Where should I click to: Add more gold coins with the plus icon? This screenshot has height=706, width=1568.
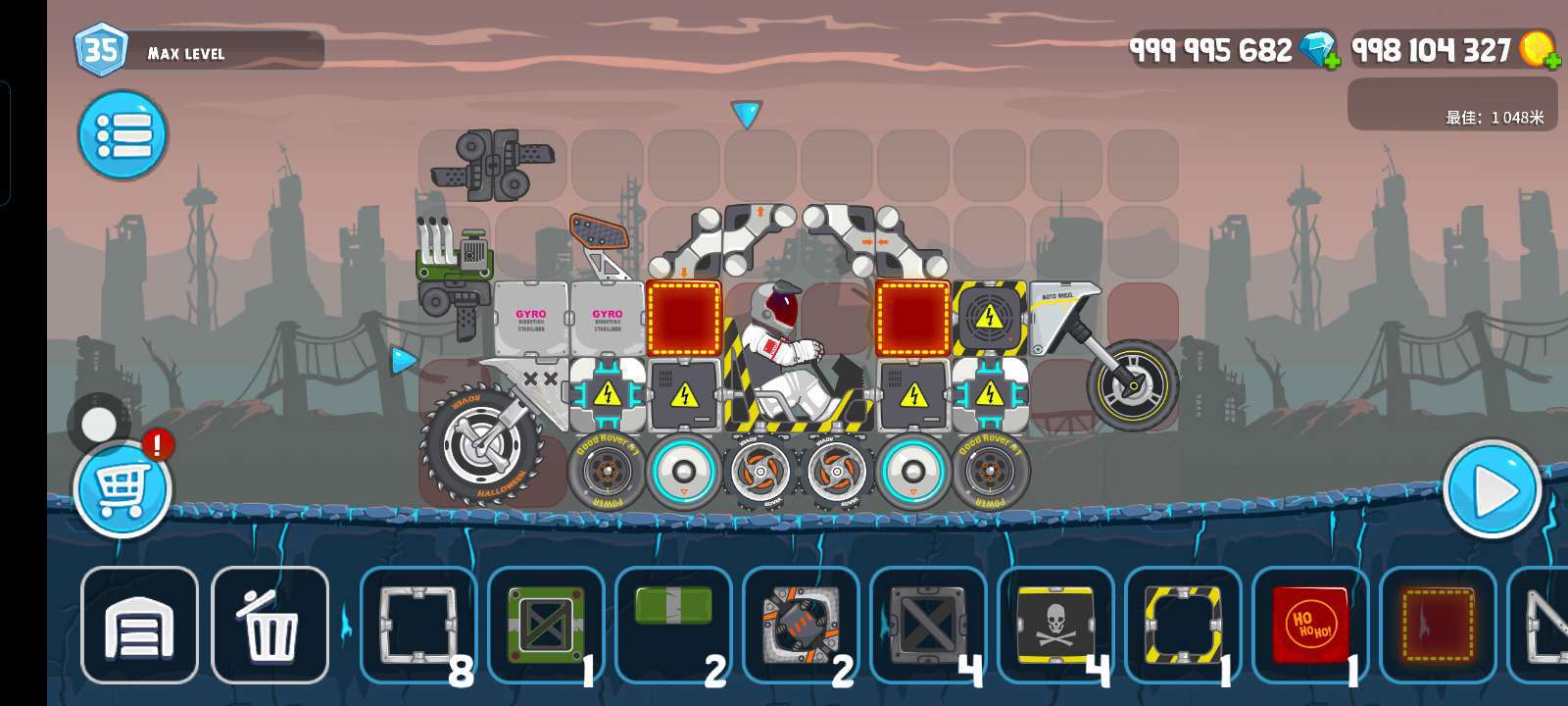pyautogui.click(x=1552, y=60)
